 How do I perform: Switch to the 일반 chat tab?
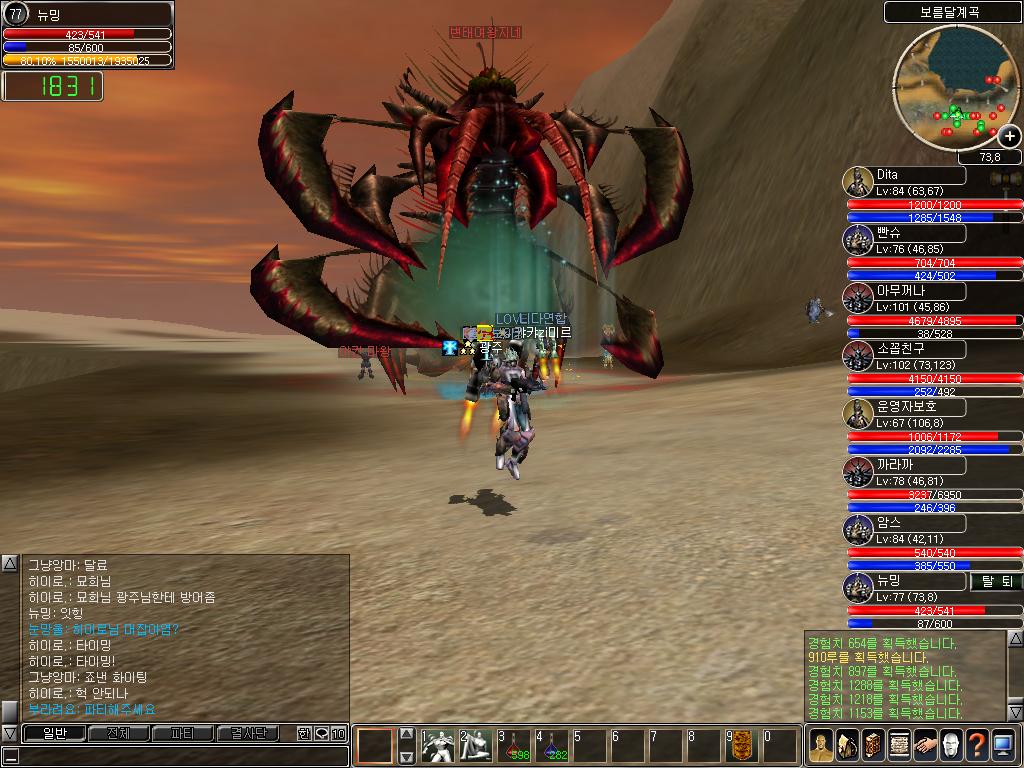click(x=54, y=733)
